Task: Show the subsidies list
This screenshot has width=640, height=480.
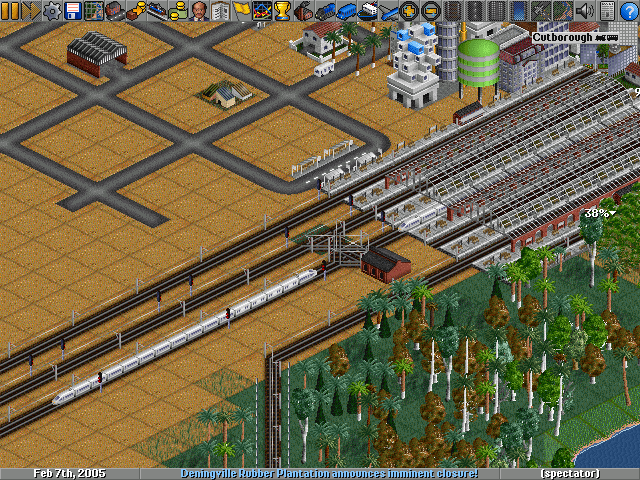Action: tap(136, 11)
